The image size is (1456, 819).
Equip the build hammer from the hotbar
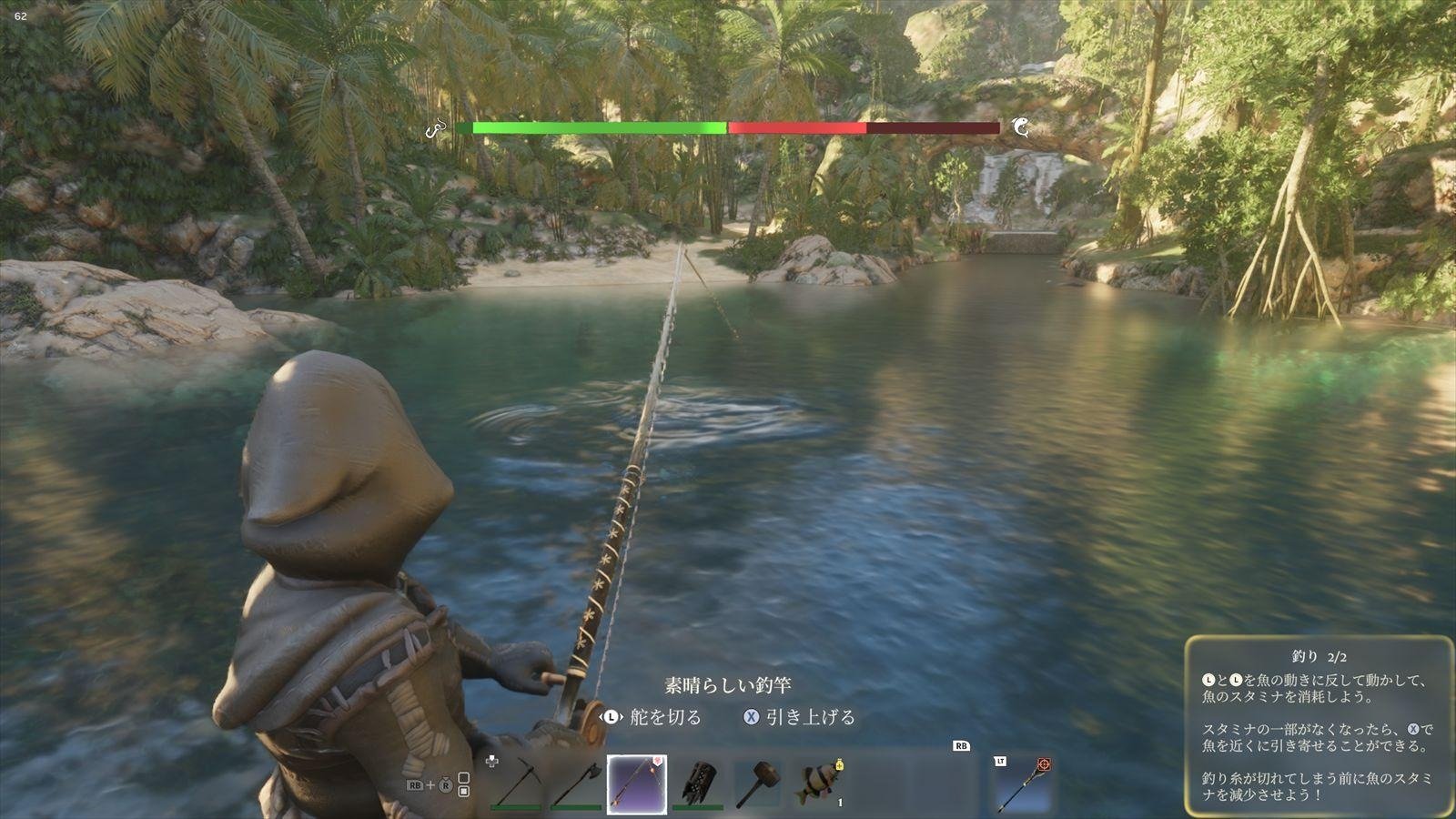pos(758,782)
